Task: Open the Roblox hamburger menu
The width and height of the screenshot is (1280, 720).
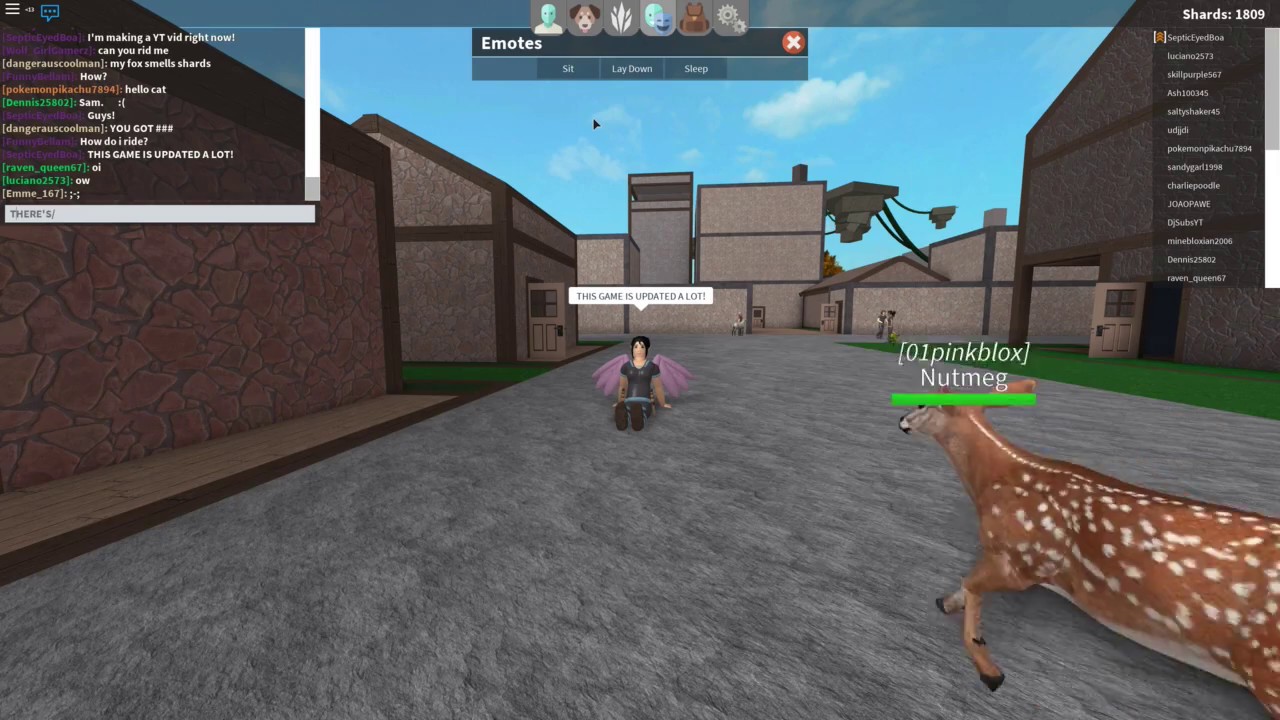Action: click(12, 10)
